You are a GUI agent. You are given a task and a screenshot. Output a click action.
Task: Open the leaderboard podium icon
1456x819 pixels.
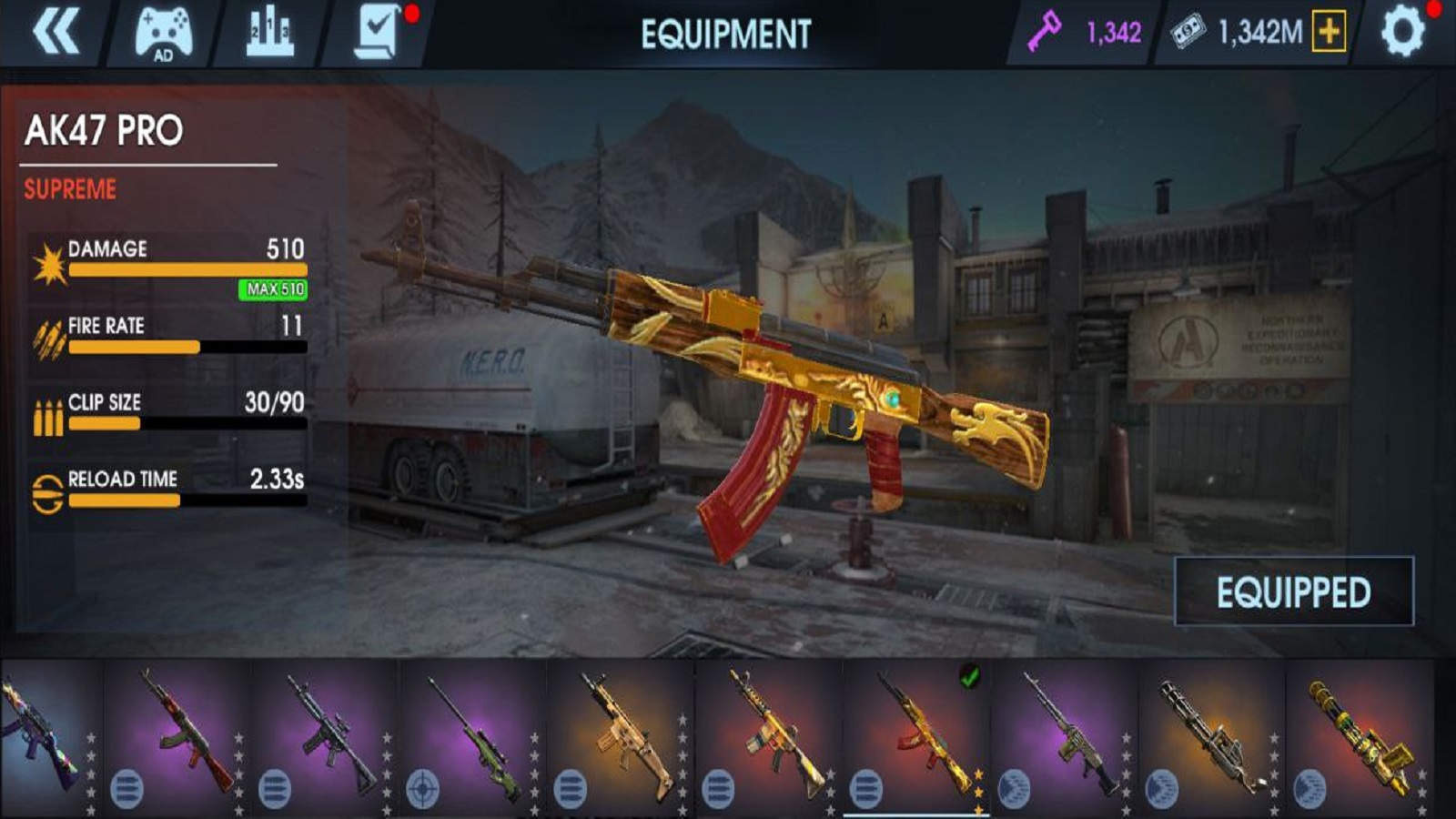pos(270,35)
